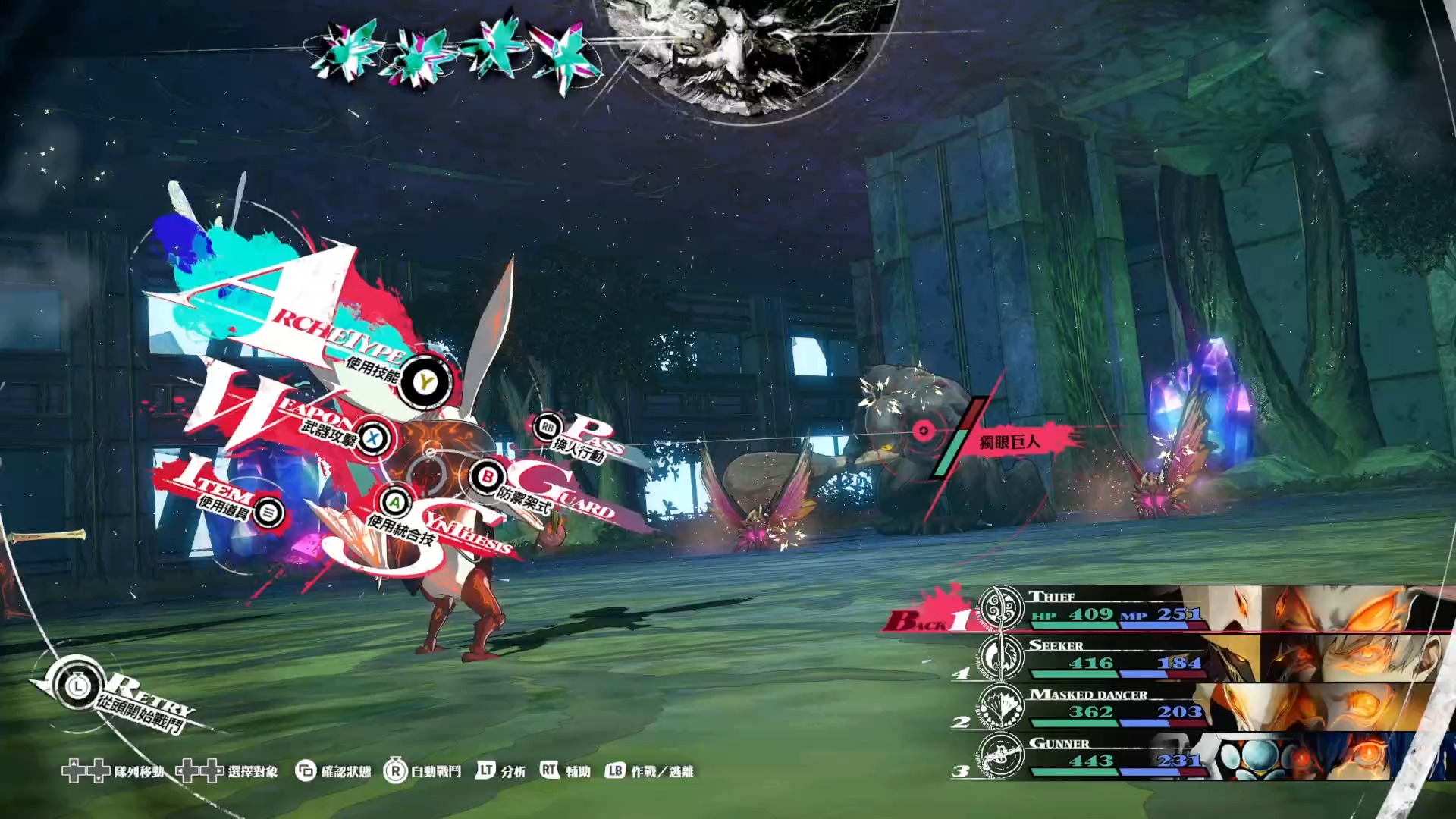Select the Guard command
Image resolution: width=1456 pixels, height=819 pixels.
click(487, 478)
